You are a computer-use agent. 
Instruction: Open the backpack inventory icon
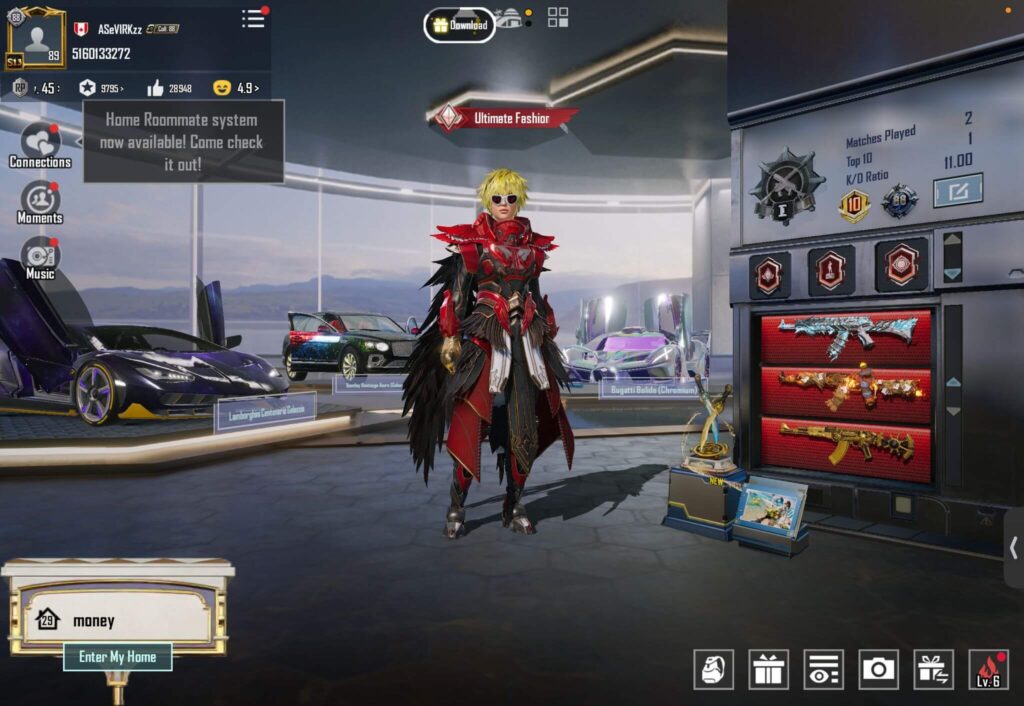pyautogui.click(x=713, y=669)
